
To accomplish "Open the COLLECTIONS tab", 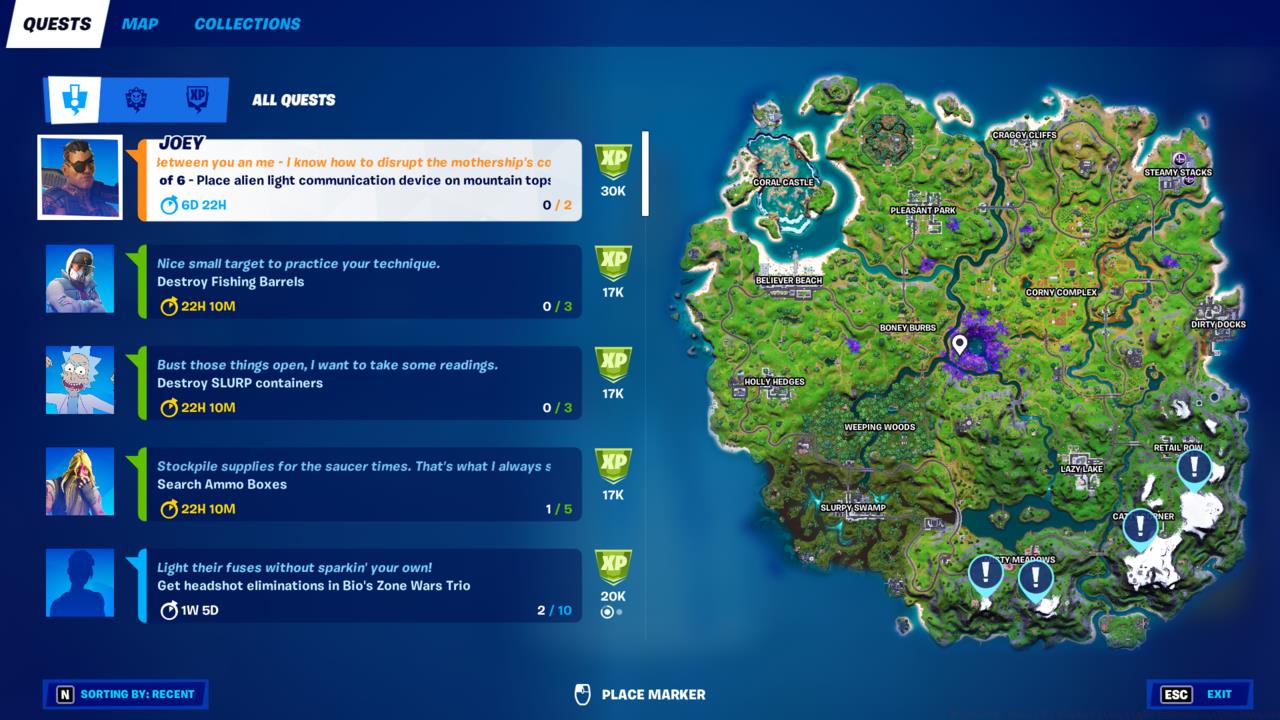I will [246, 23].
